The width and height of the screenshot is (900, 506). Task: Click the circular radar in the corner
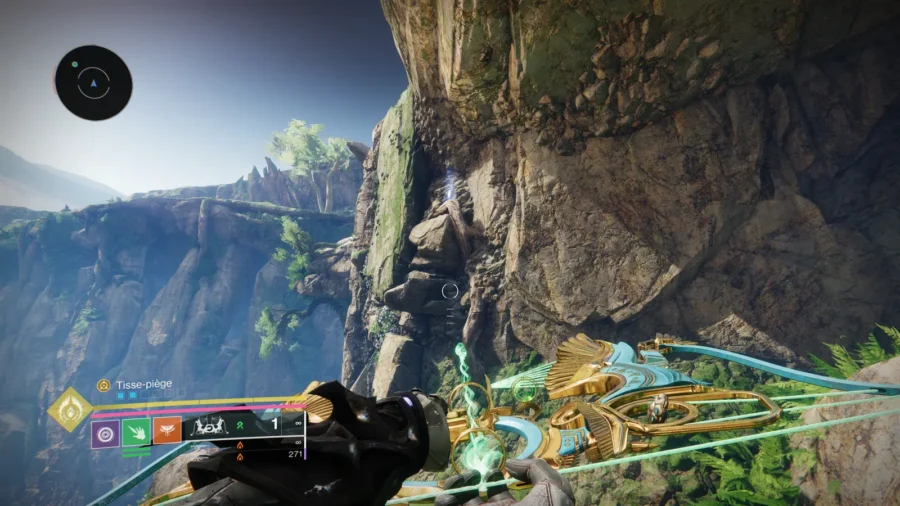tap(93, 83)
